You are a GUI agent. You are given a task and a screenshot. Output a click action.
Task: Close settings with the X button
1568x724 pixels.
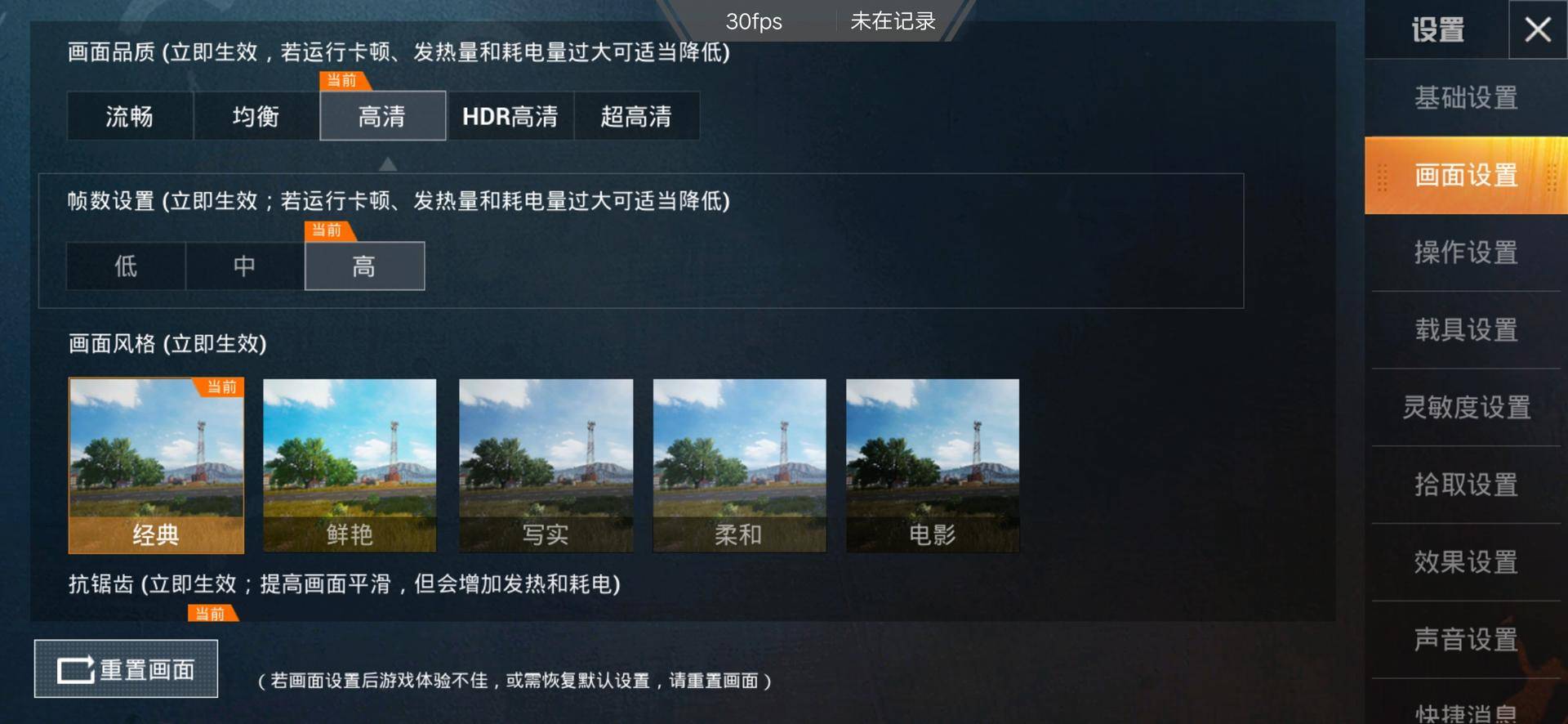1539,29
